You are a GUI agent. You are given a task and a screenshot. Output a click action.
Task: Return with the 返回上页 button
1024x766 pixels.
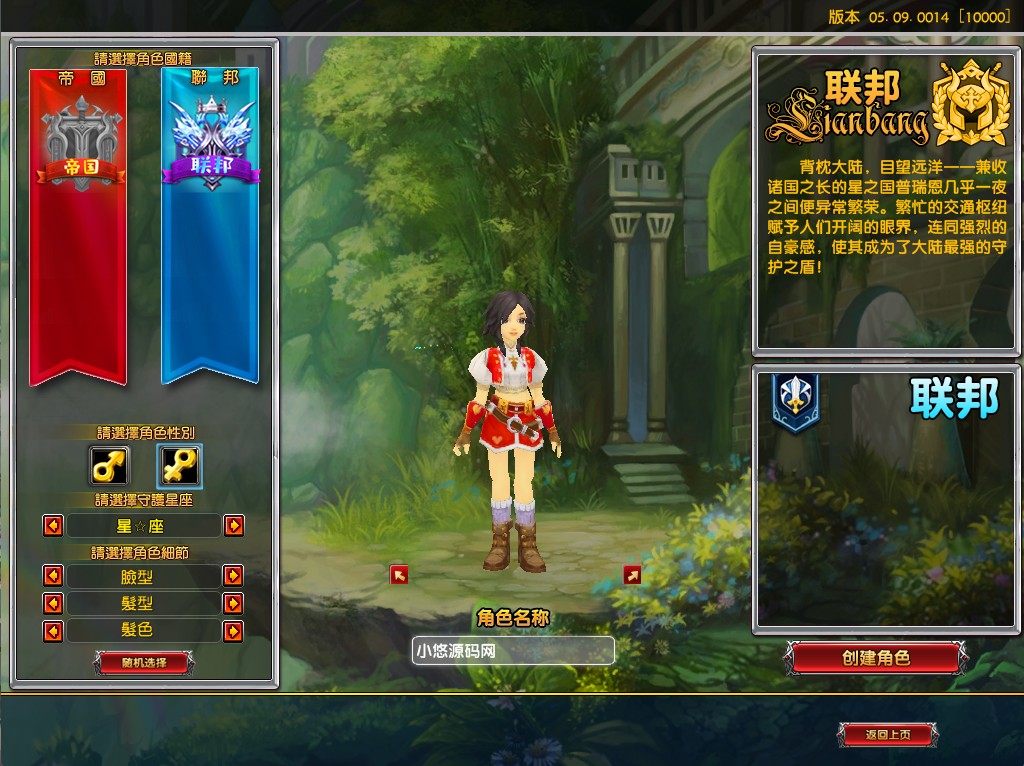click(x=887, y=735)
